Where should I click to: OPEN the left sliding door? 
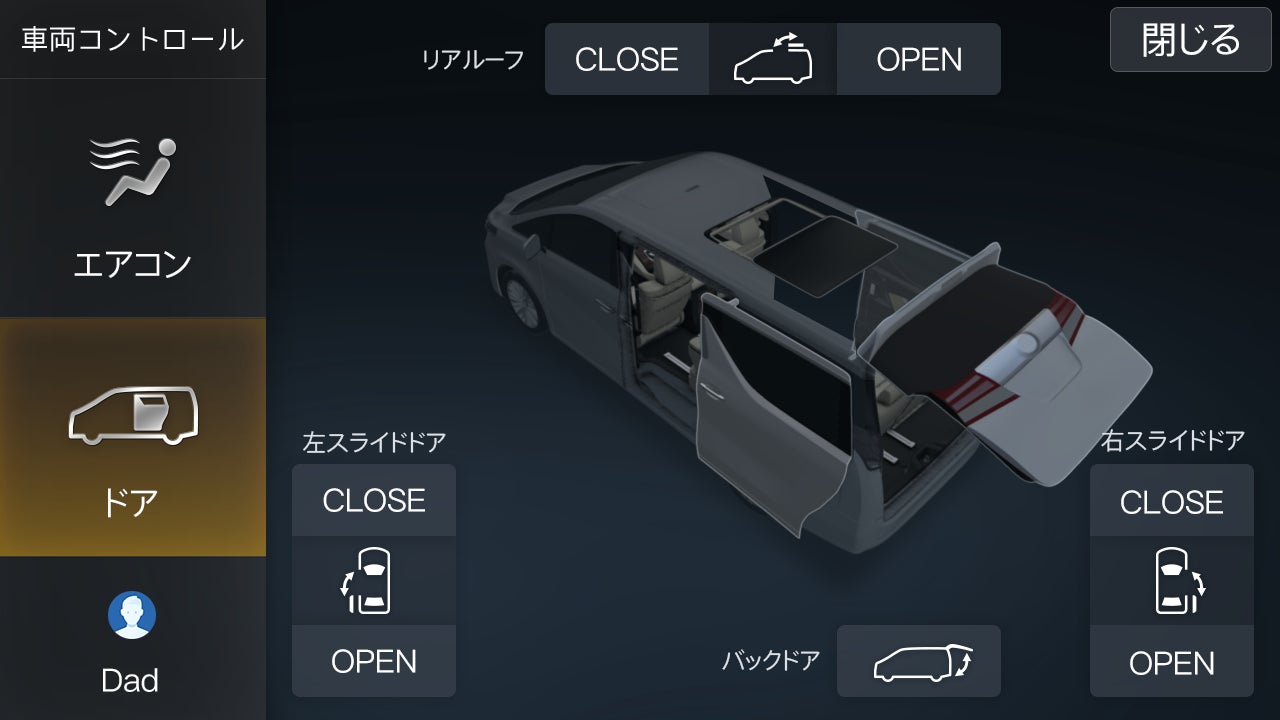[373, 661]
